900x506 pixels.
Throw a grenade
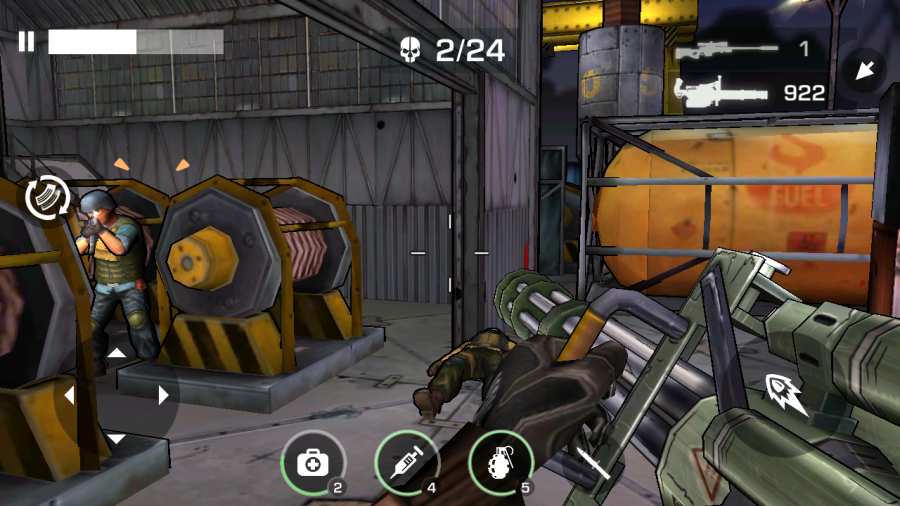(x=500, y=463)
